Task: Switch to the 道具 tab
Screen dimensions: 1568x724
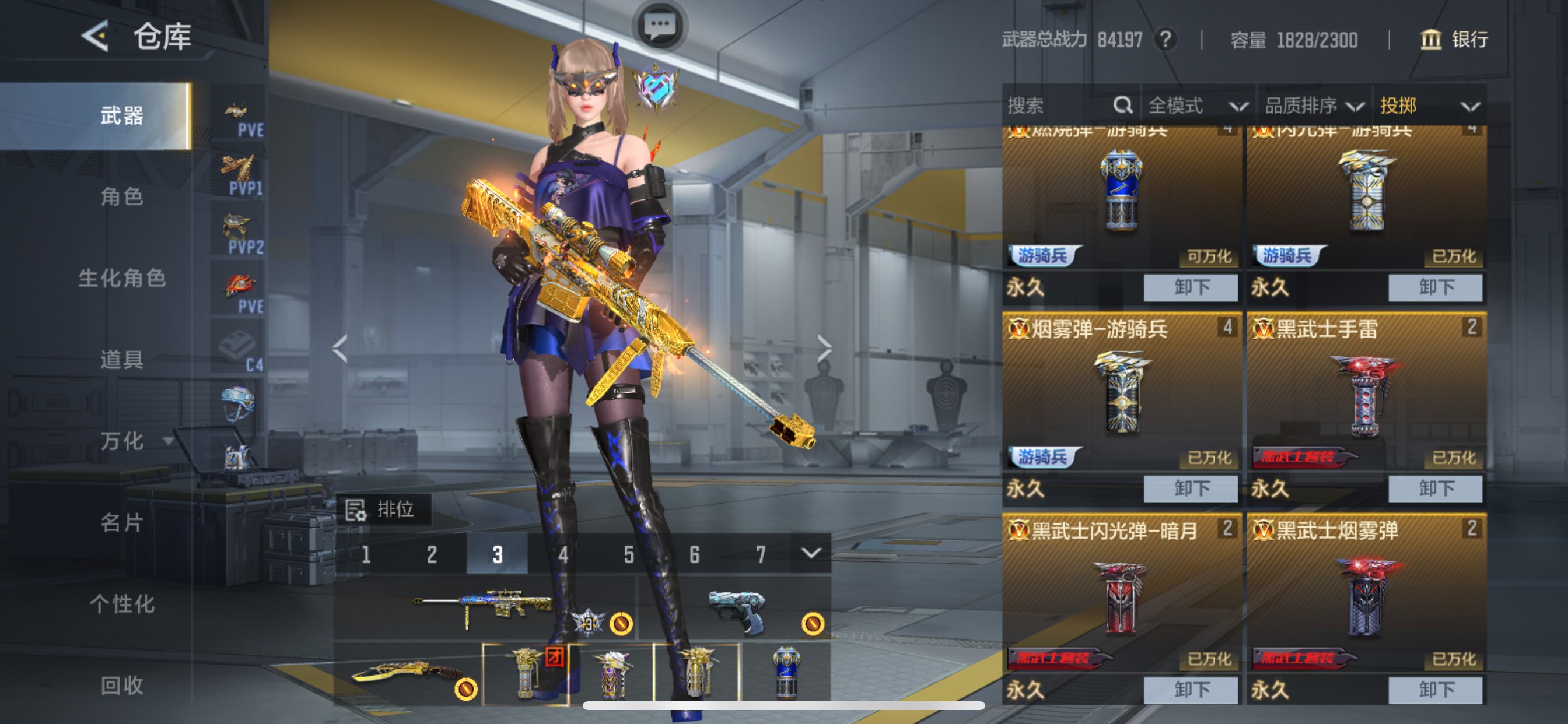Action: 122,359
